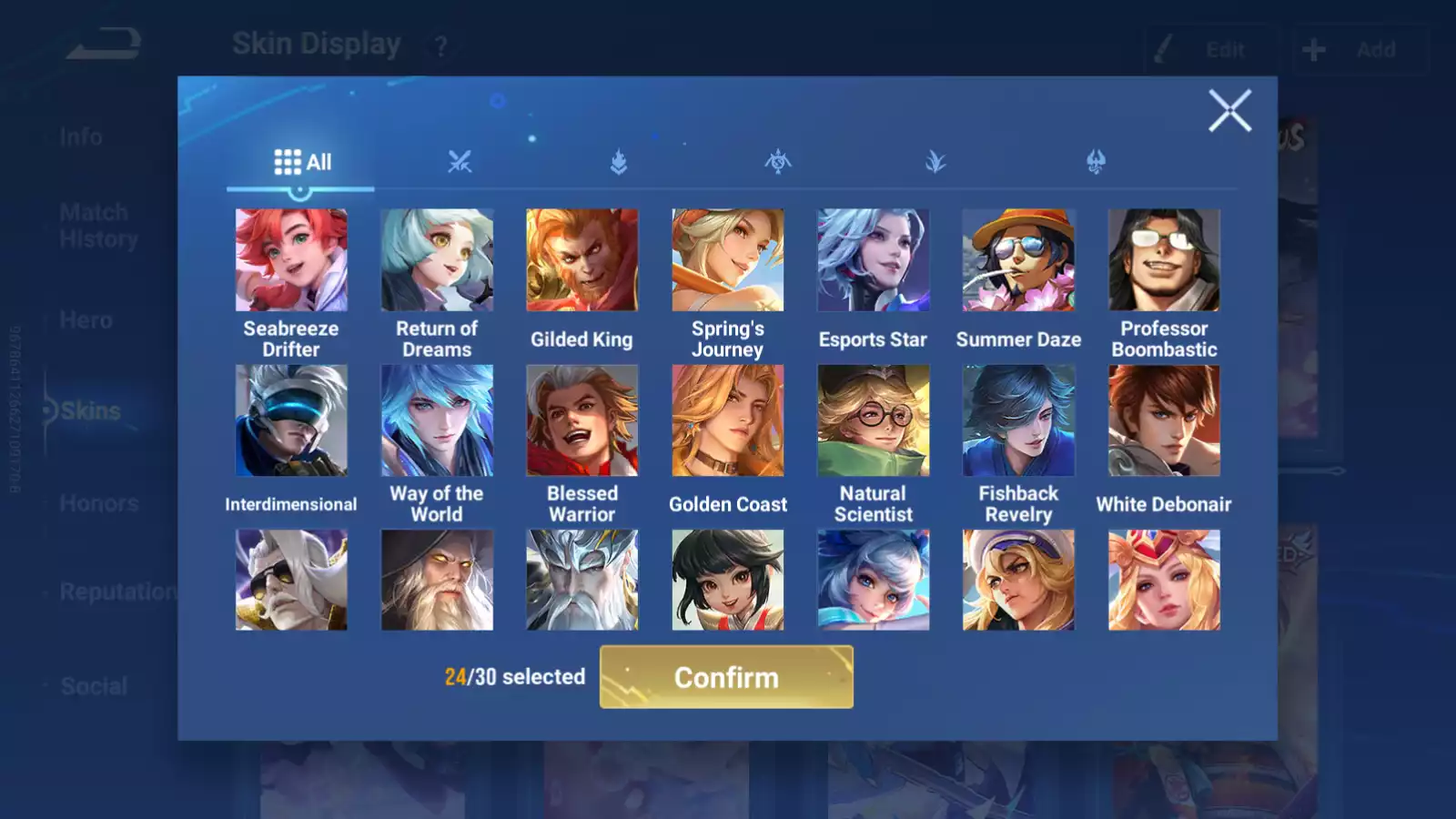Switch to the All skins tab
1456x819 pixels.
(x=302, y=163)
